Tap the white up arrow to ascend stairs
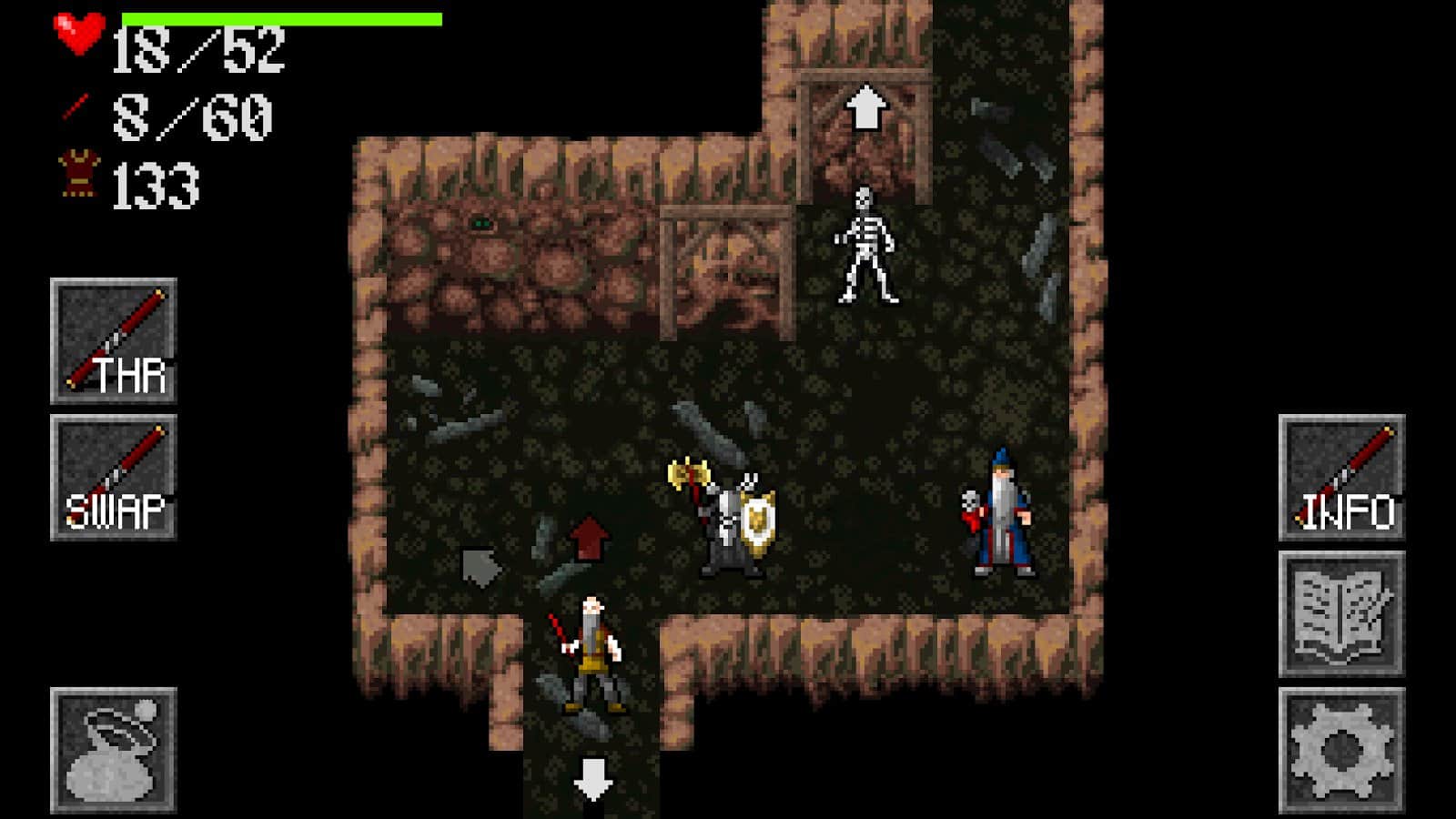 867,105
